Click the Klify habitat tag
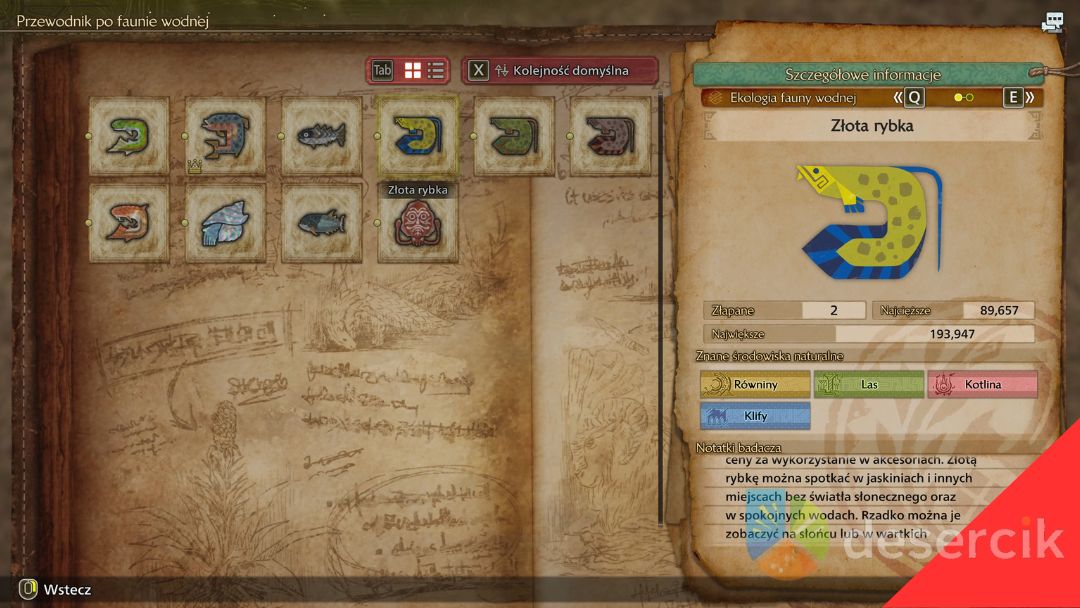This screenshot has width=1080, height=608. (x=755, y=416)
